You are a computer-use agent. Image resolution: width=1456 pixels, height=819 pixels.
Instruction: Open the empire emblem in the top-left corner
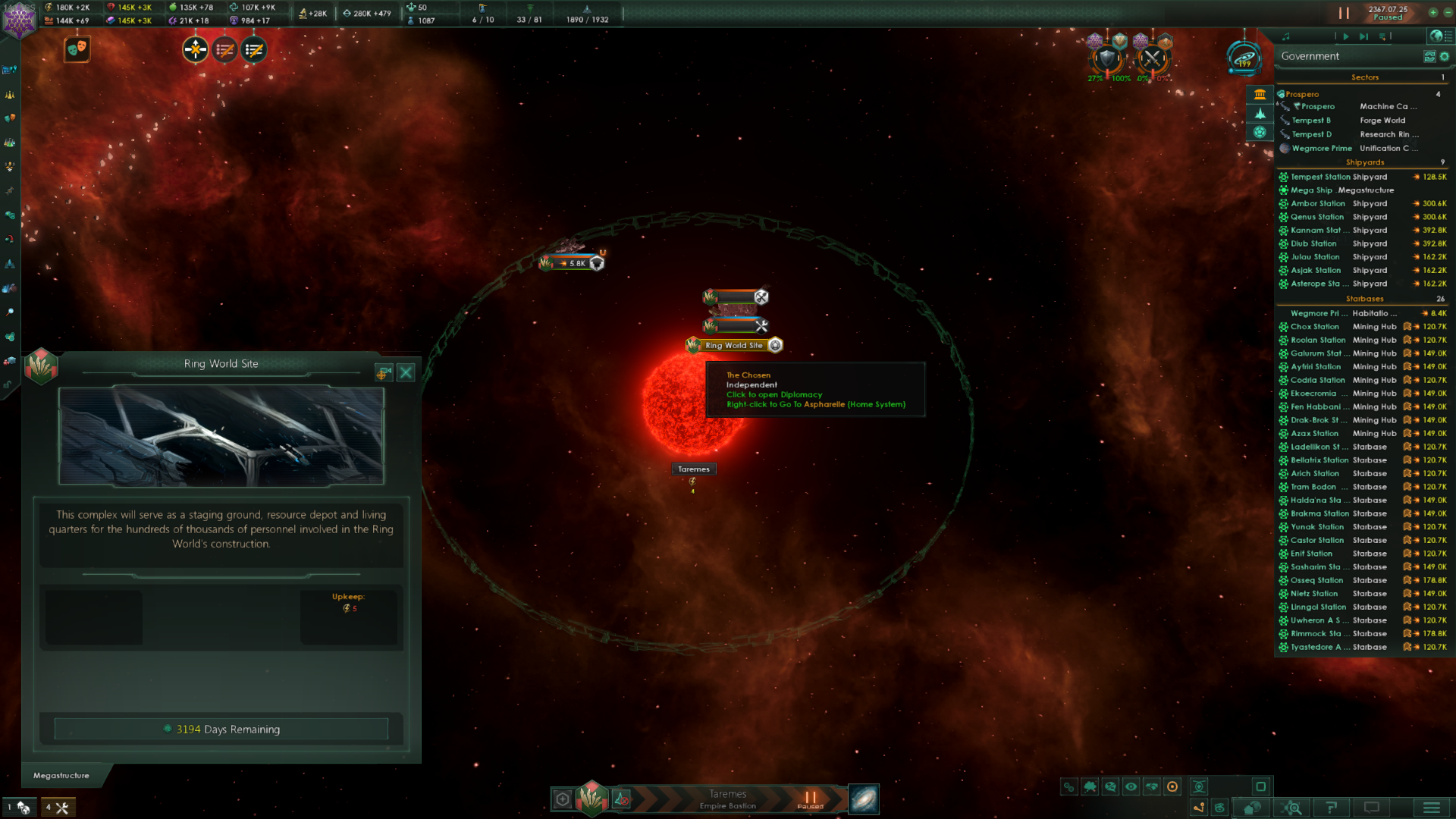(18, 21)
